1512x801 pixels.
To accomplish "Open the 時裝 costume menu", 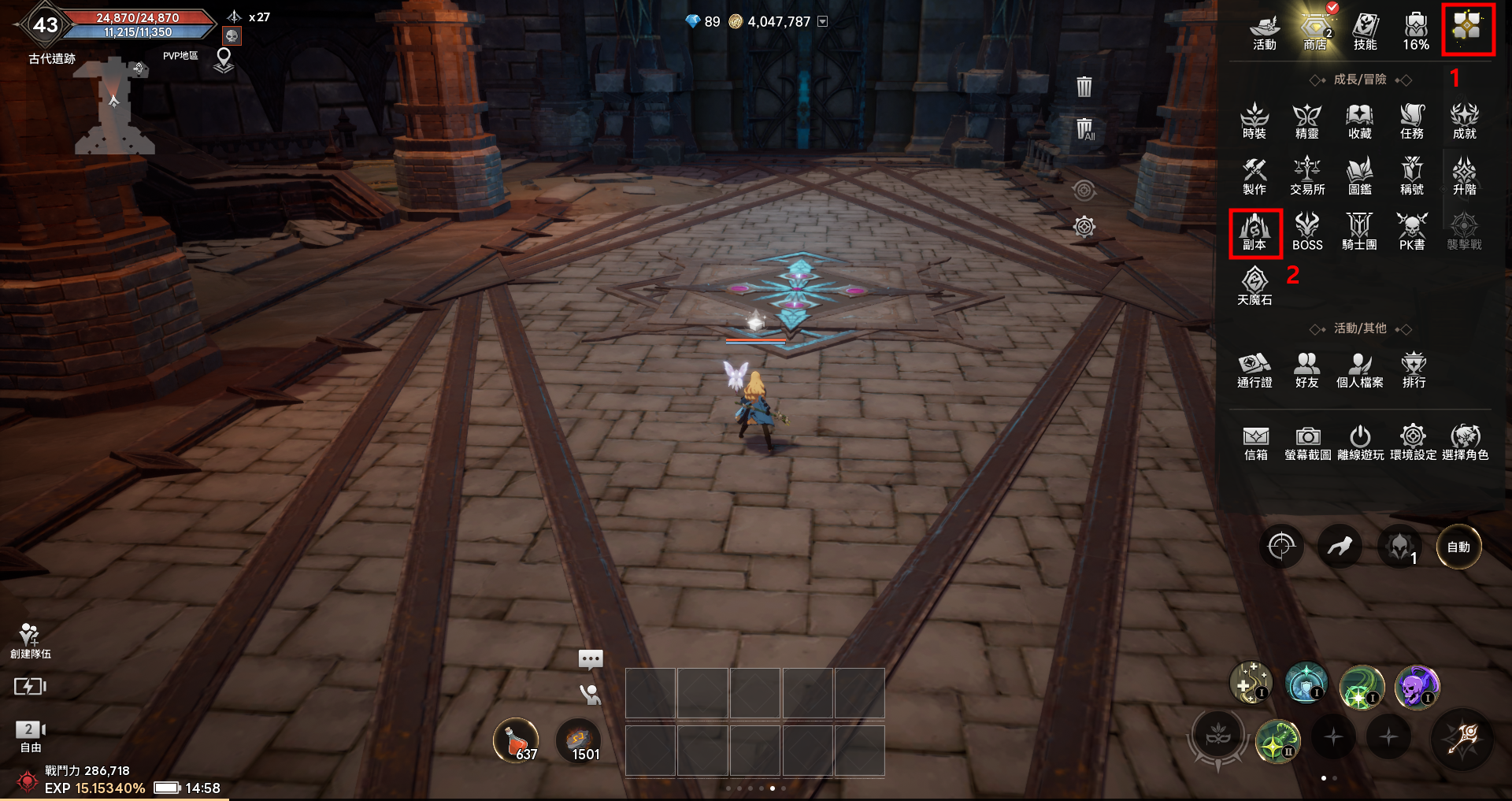I will [x=1254, y=121].
